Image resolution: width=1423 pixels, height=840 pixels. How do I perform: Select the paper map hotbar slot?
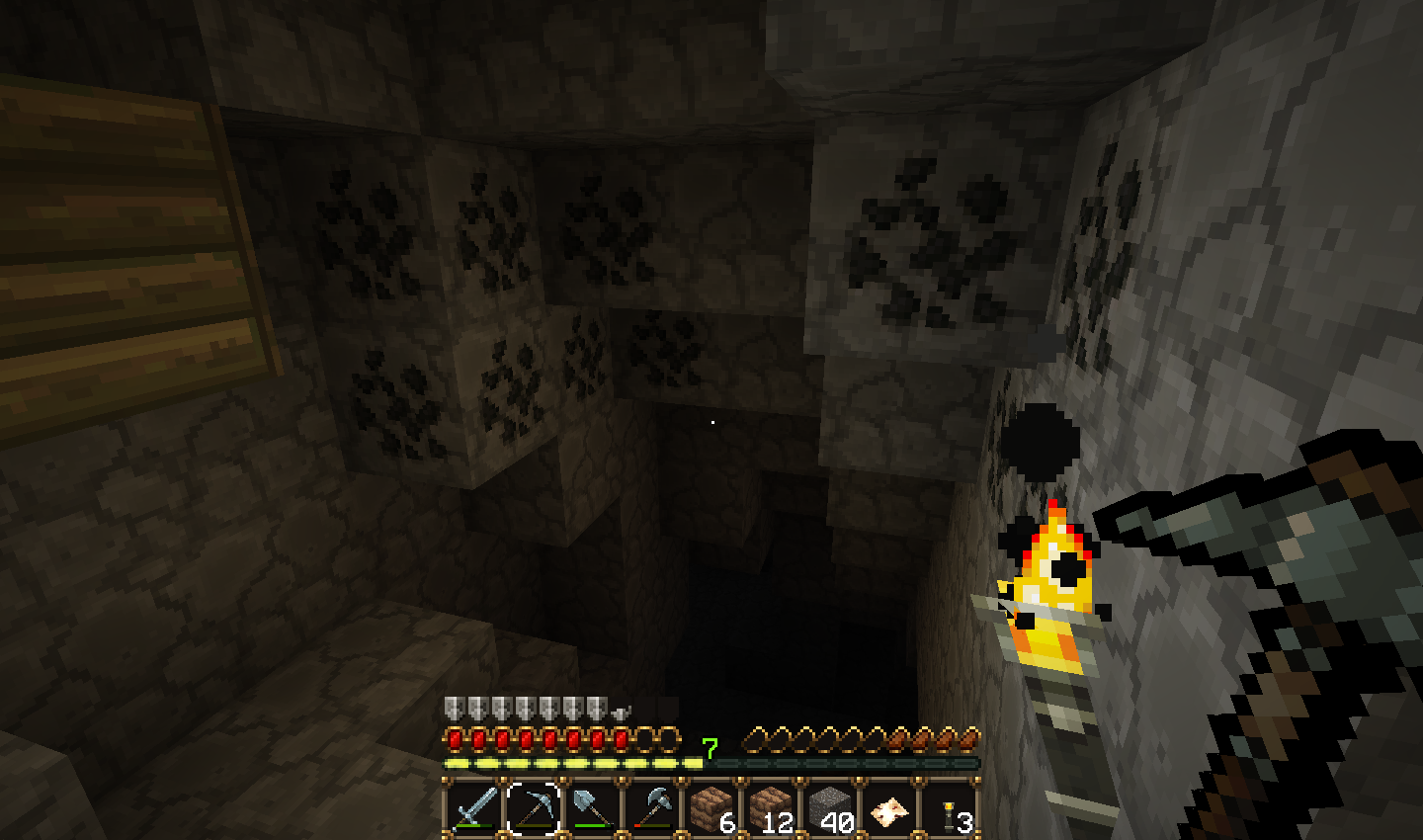click(888, 808)
